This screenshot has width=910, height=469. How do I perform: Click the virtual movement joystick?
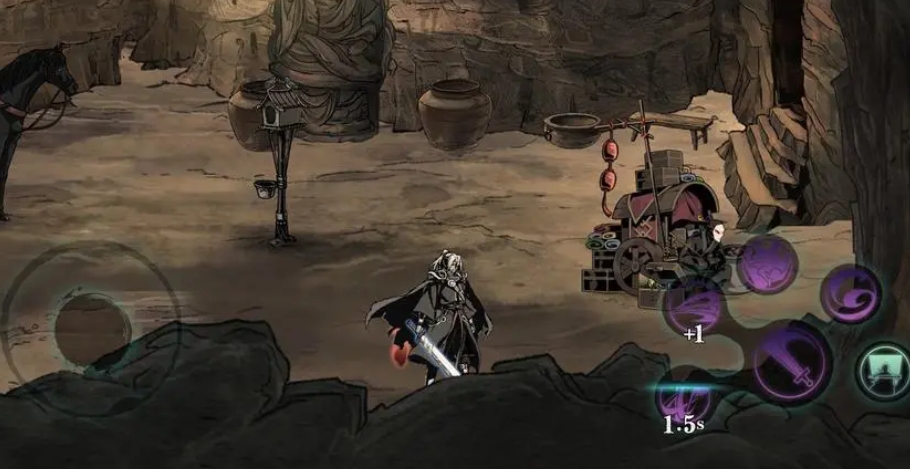coord(92,324)
